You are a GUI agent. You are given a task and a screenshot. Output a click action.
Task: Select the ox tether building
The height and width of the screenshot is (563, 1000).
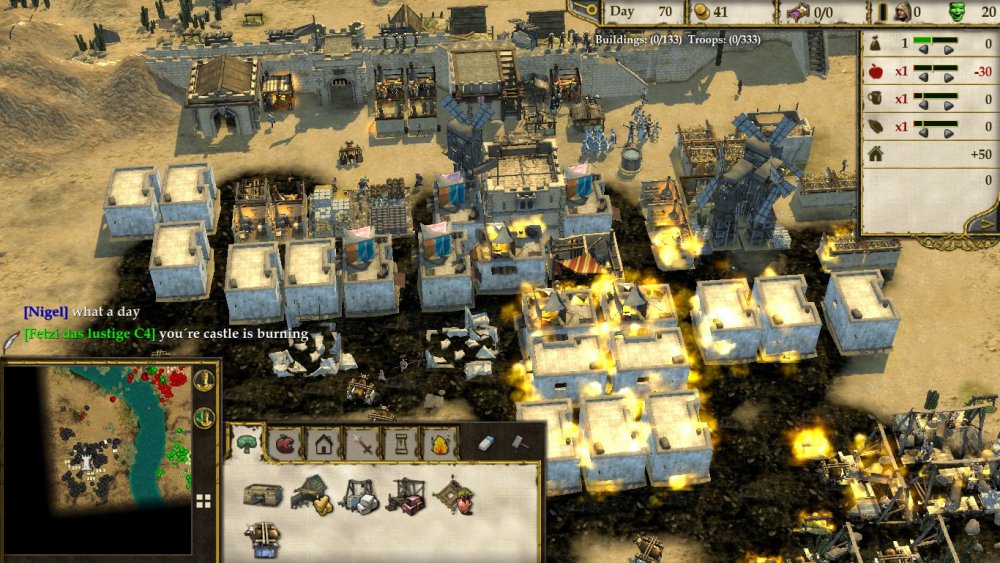click(262, 536)
